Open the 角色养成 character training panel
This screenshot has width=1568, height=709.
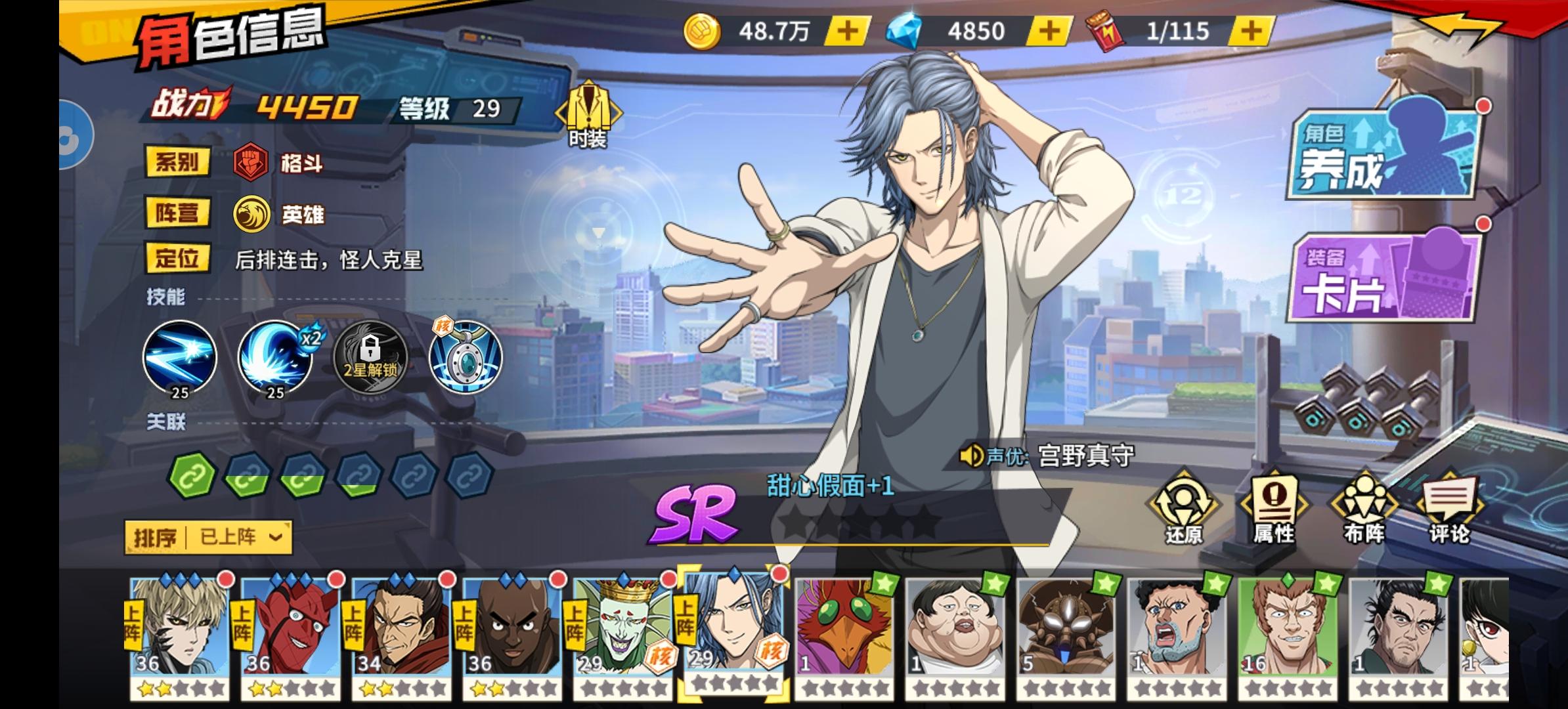pos(1385,155)
